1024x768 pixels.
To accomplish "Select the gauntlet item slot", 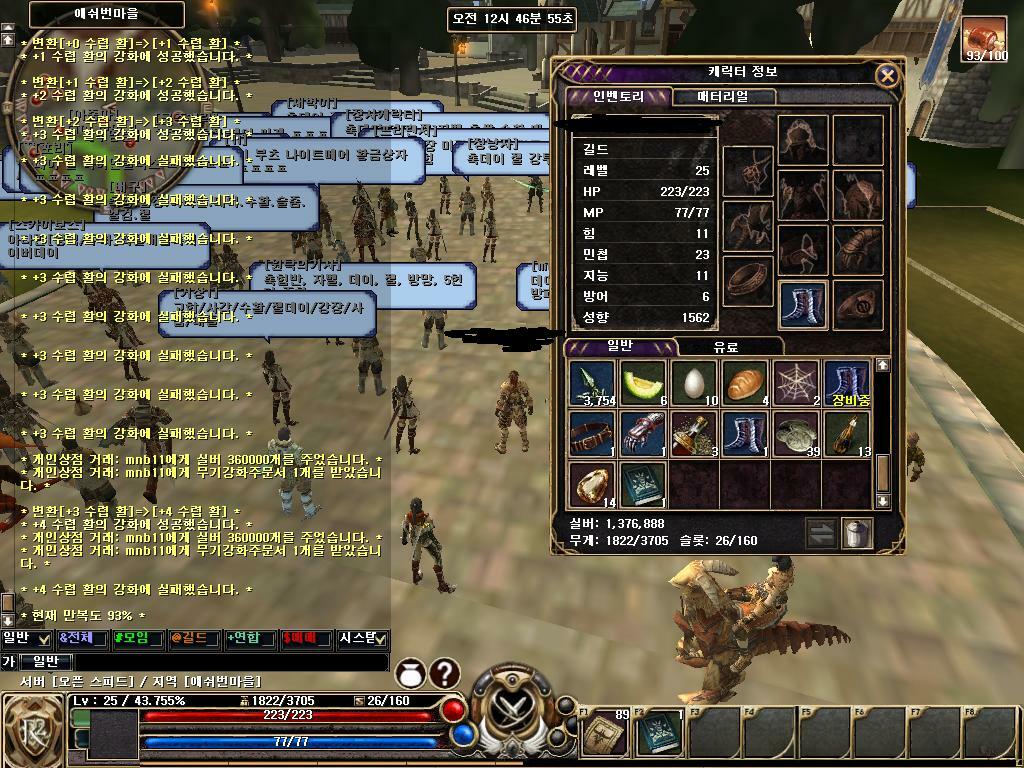I will pos(643,435).
